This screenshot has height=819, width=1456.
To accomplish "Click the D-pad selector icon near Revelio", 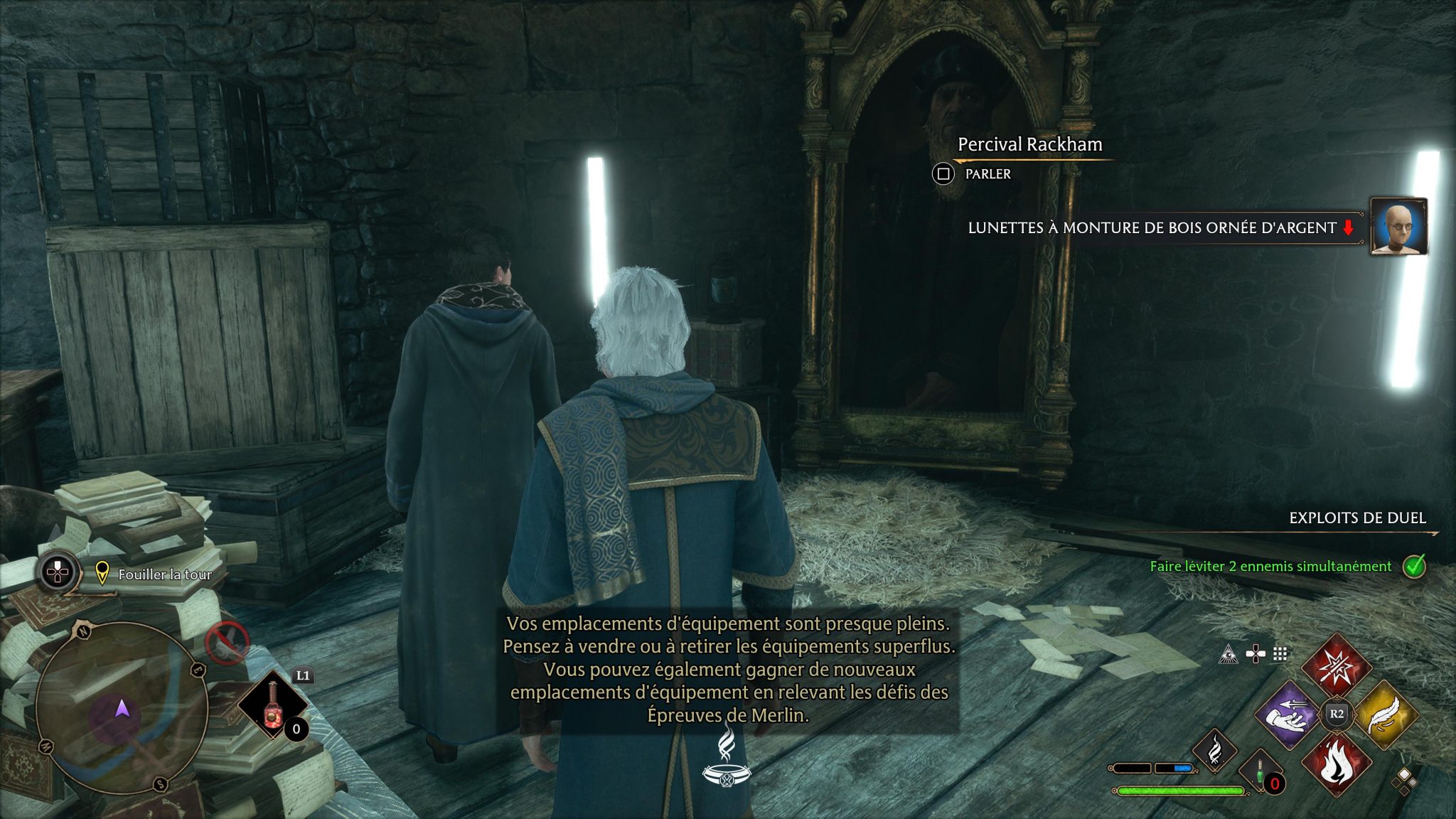I will 1255,653.
